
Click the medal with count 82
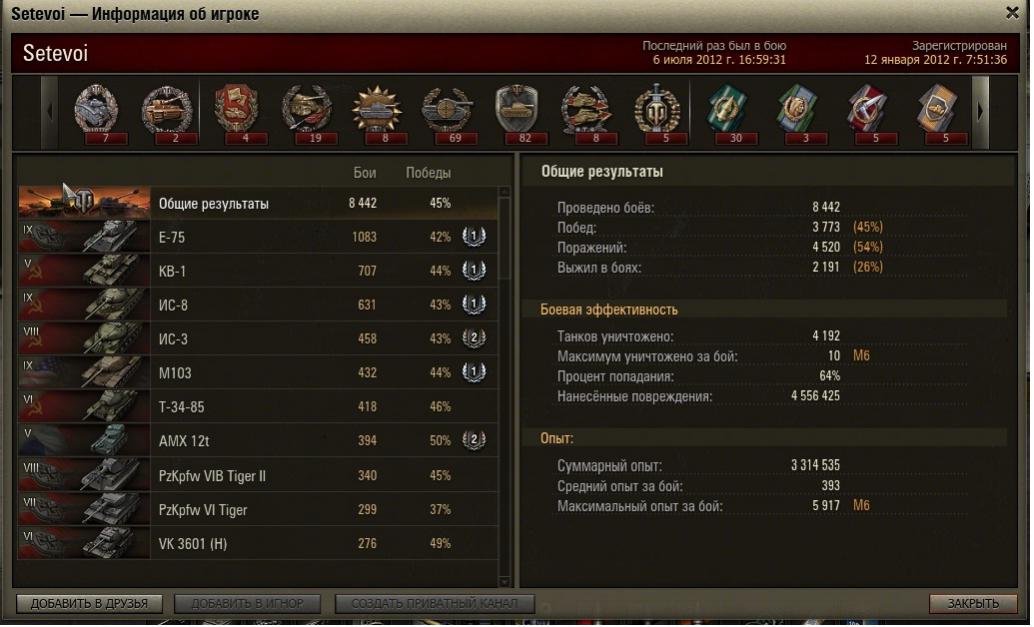[x=517, y=110]
